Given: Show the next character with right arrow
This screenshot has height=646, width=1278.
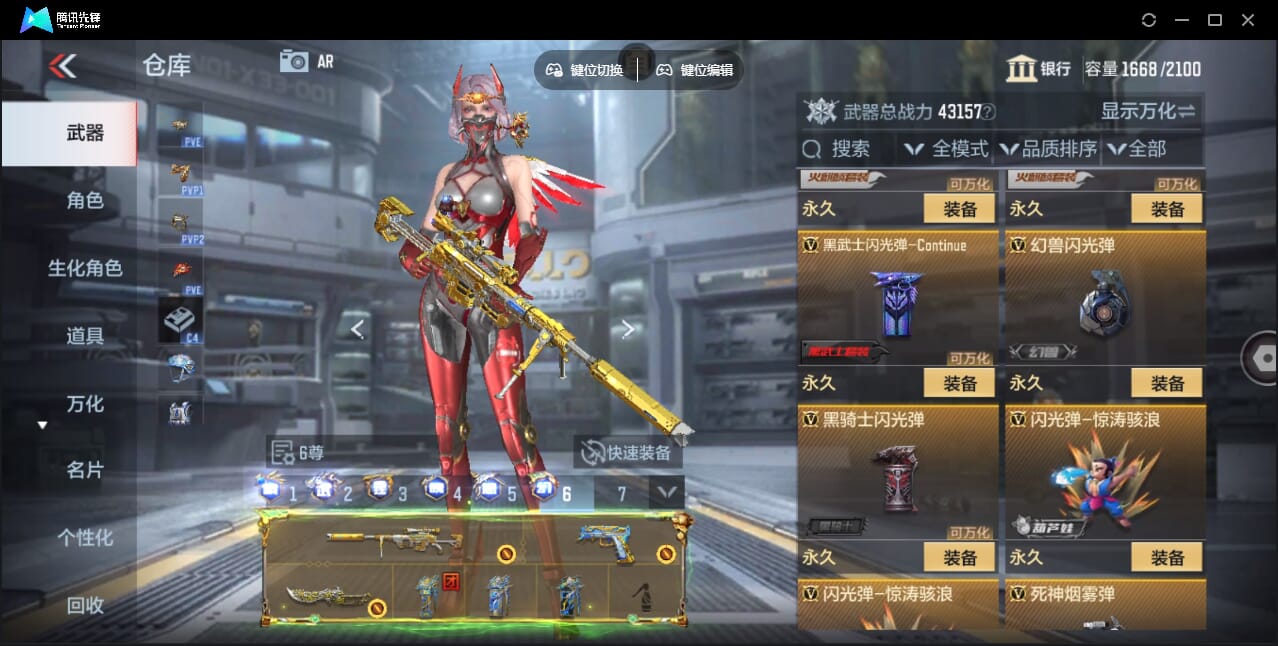Looking at the screenshot, I should [x=627, y=329].
